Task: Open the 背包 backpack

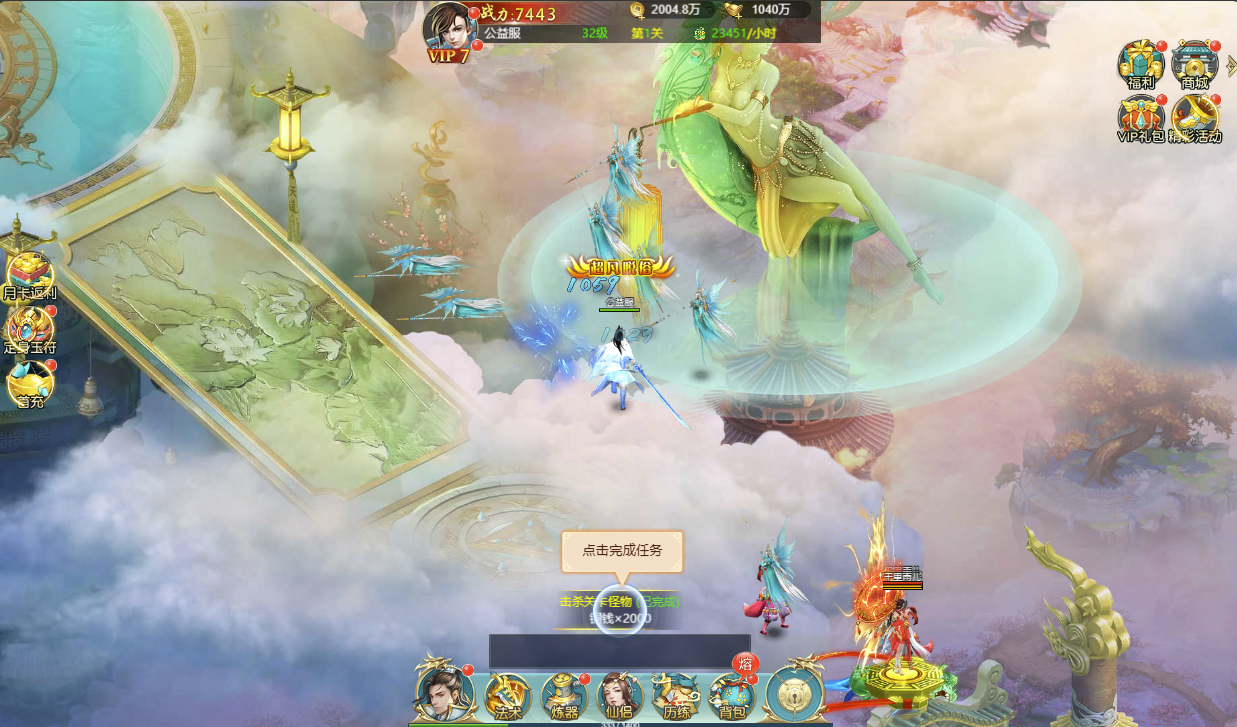Action: (x=731, y=695)
